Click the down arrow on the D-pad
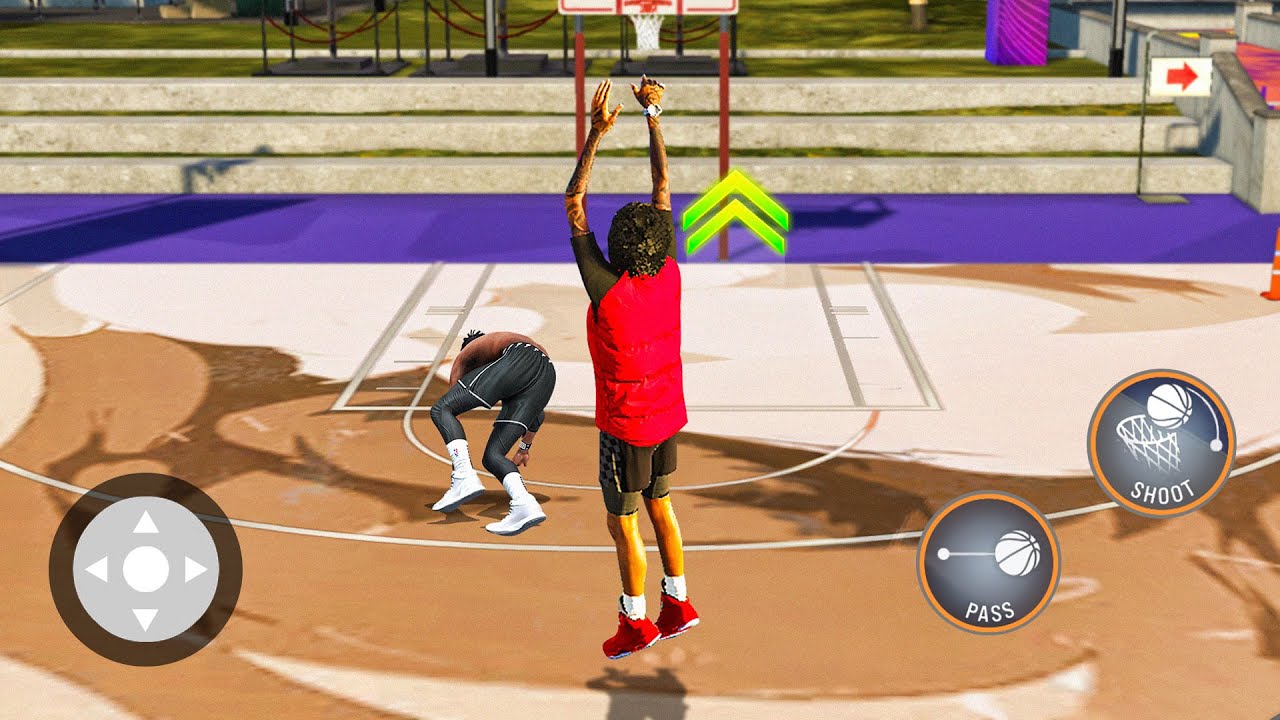Screen dimensions: 1280x720 (146, 618)
